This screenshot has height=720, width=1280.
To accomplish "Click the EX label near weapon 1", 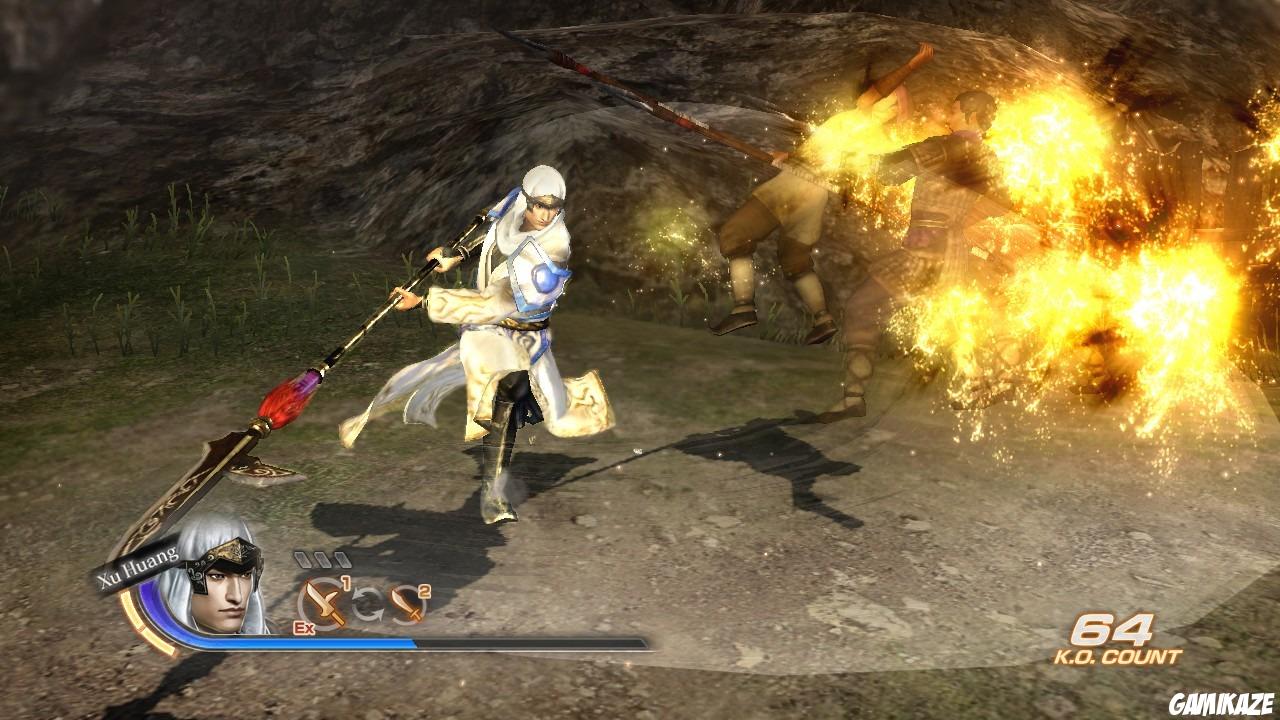I will (x=302, y=627).
